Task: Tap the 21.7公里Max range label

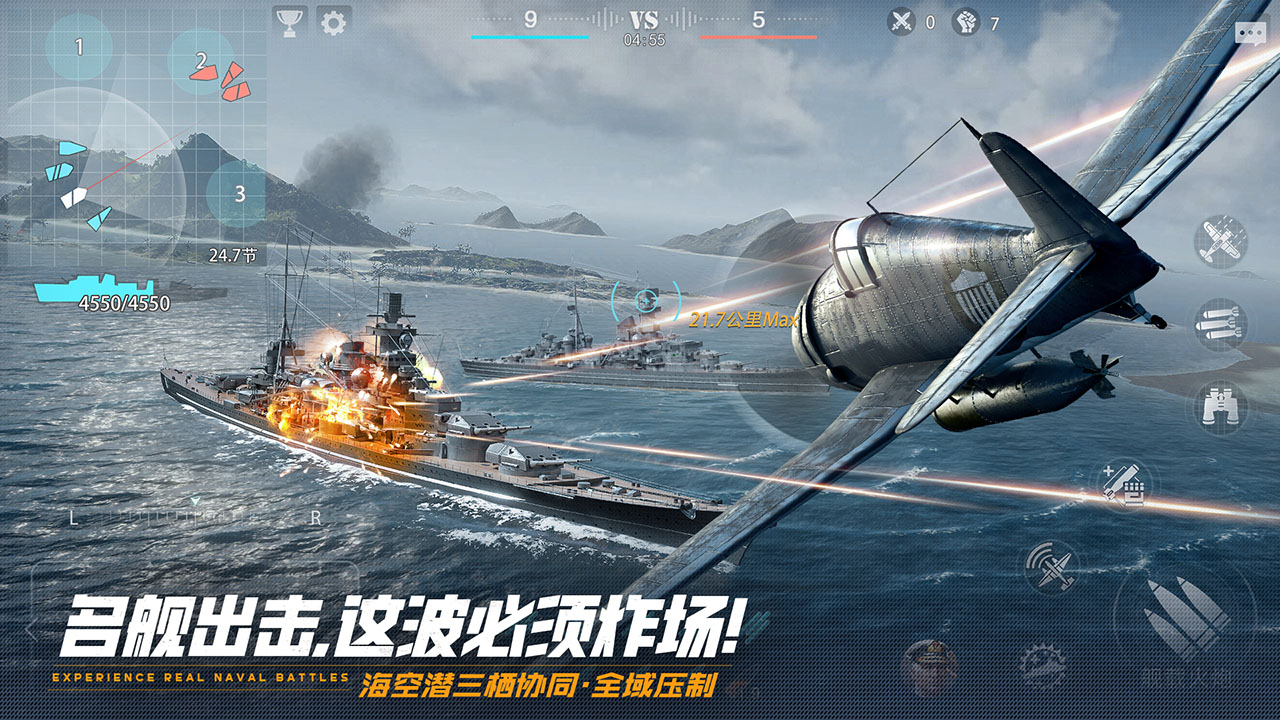Action: (743, 320)
